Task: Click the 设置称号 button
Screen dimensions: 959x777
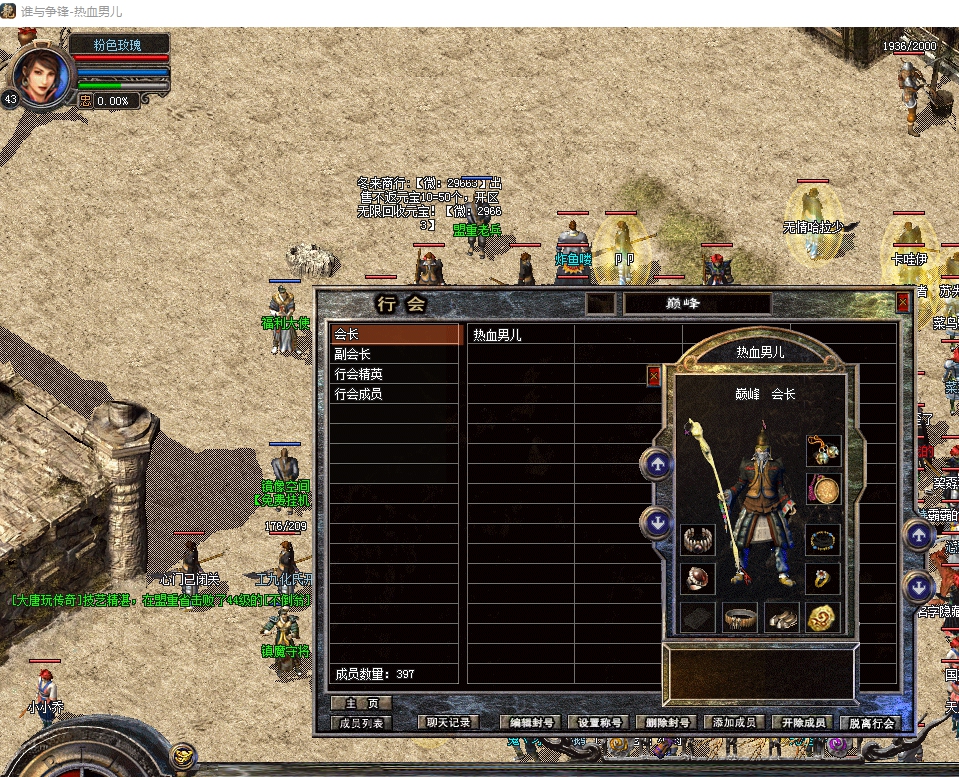Action: click(x=599, y=723)
